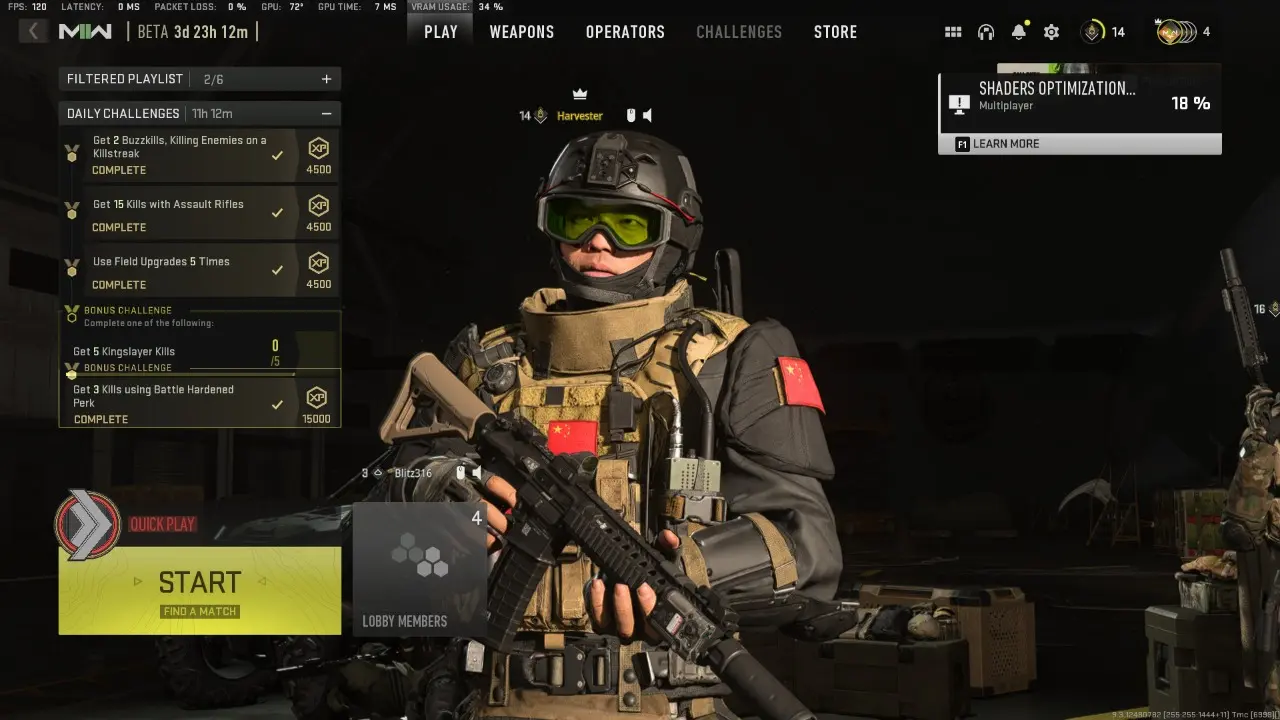This screenshot has width=1280, height=720.
Task: Collapse the Daily Challenges panel
Action: (x=327, y=113)
